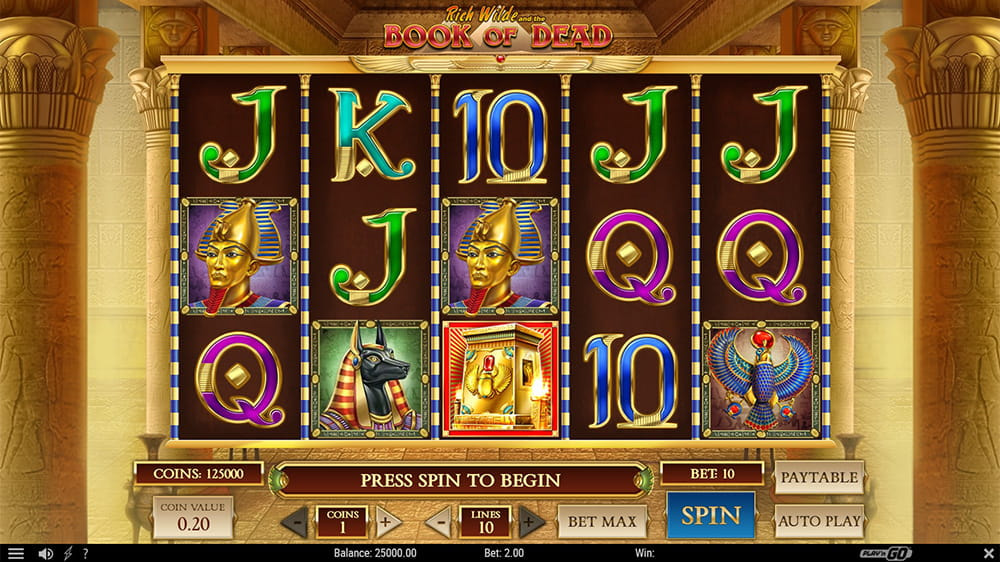Decrease the number of lines

[x=438, y=522]
